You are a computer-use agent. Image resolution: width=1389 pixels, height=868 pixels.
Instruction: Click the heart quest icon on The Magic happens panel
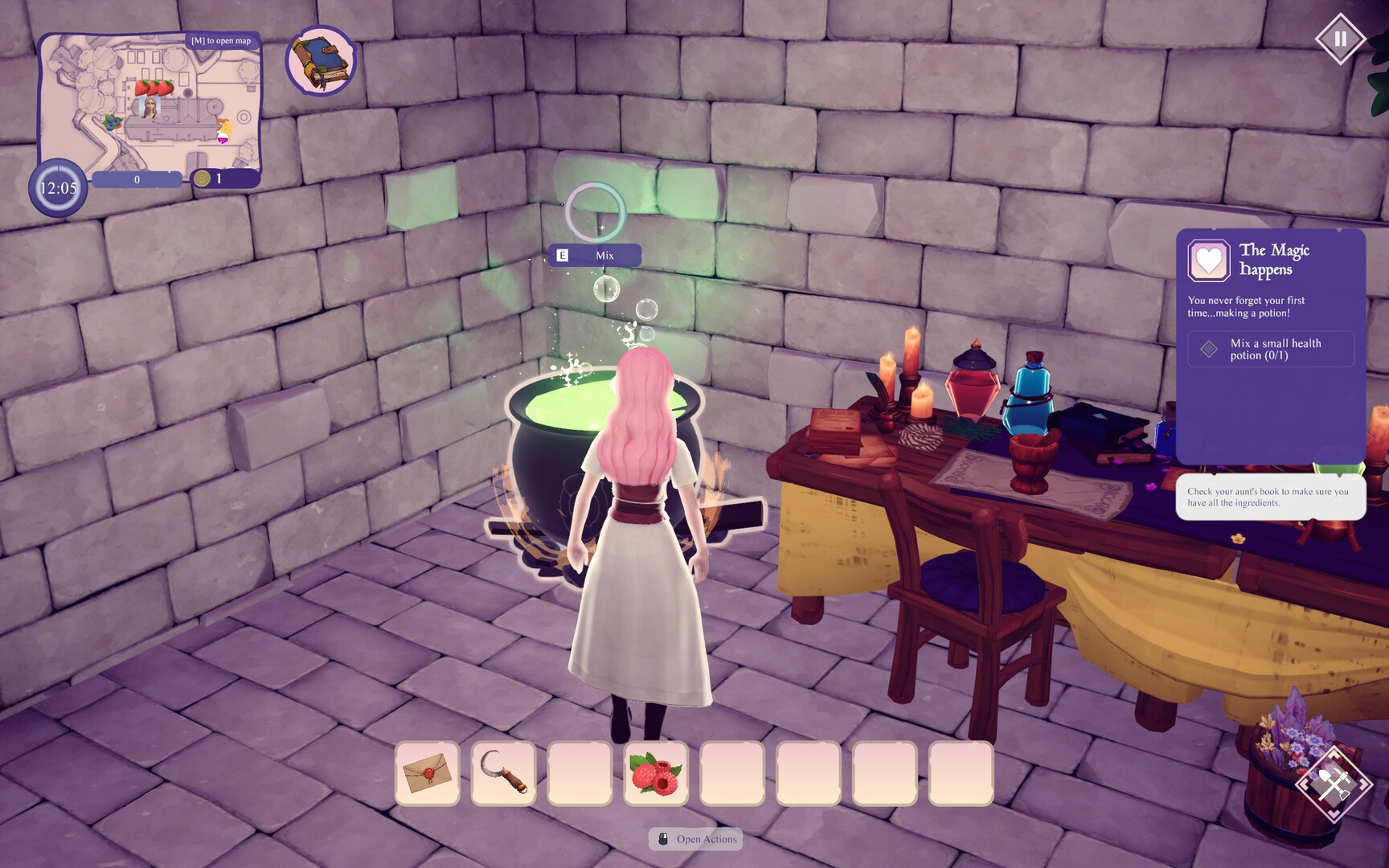coord(1212,260)
